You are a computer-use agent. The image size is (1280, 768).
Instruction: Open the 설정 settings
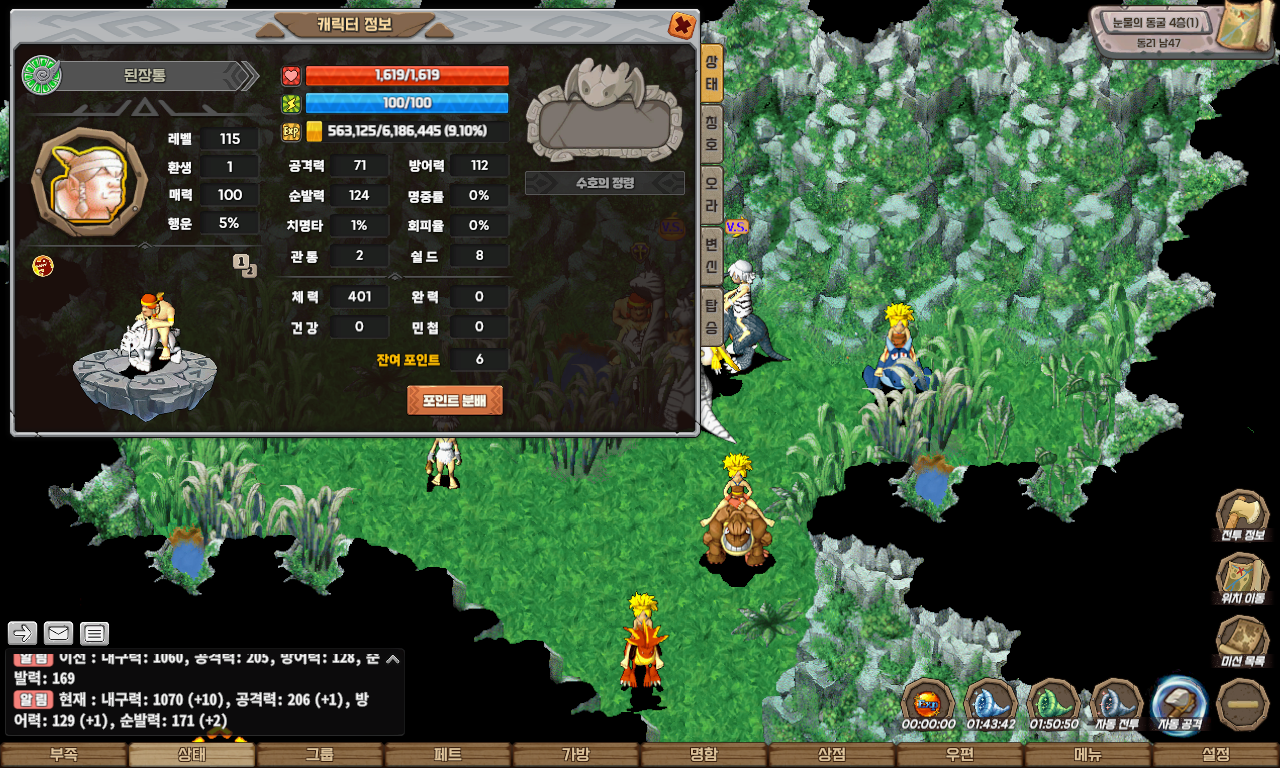pos(1215,755)
